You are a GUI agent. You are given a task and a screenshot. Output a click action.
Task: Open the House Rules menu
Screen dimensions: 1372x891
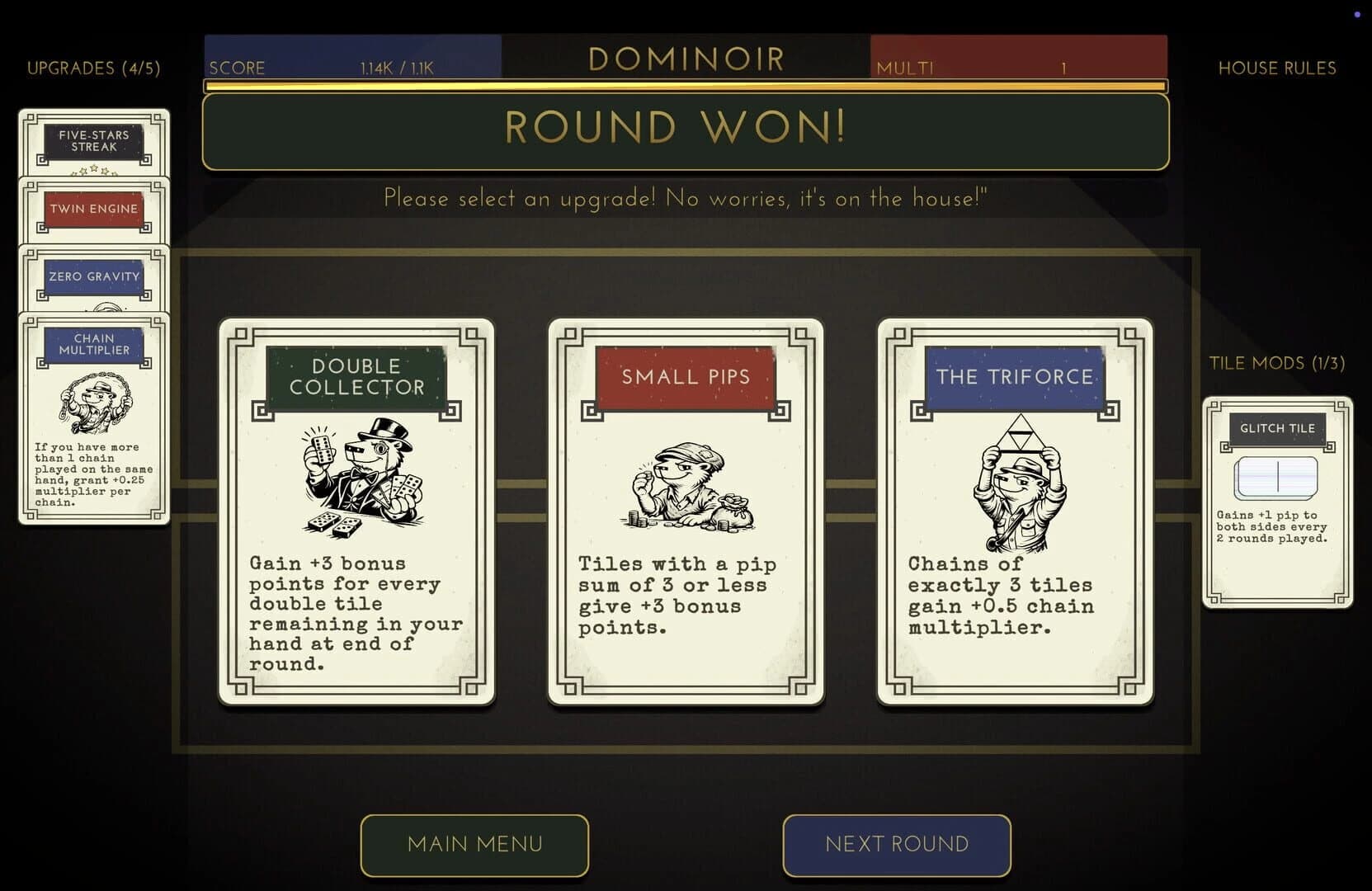pyautogui.click(x=1276, y=68)
